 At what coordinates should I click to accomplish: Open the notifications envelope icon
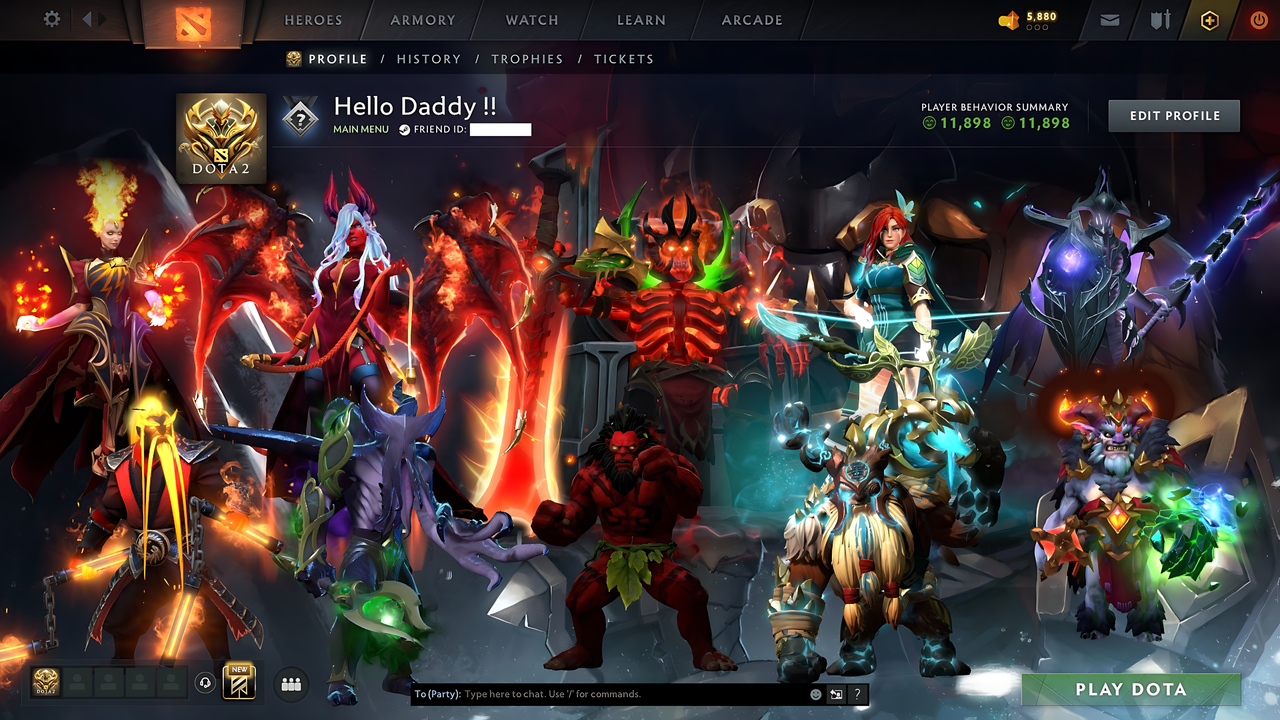pos(1110,19)
